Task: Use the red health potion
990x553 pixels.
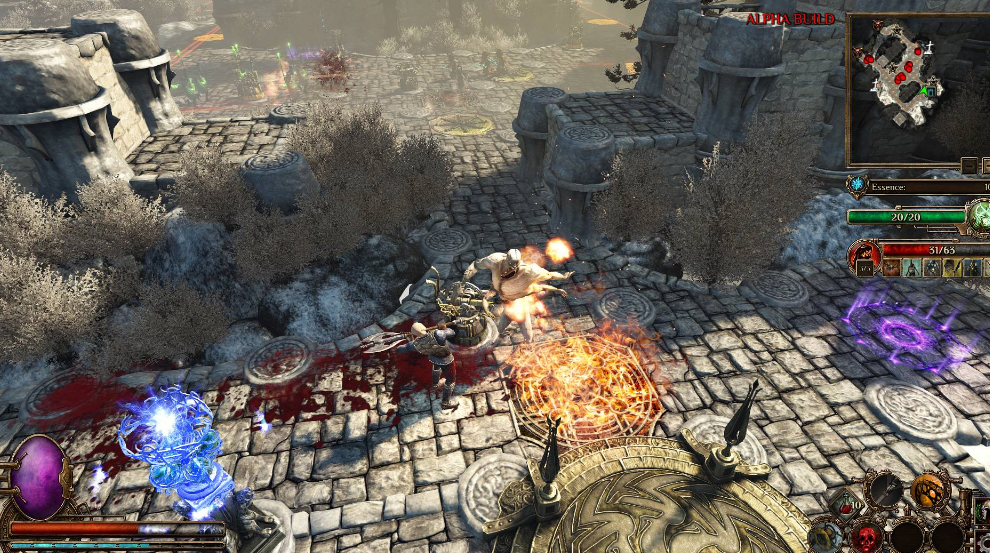Action: pyautogui.click(x=845, y=506)
